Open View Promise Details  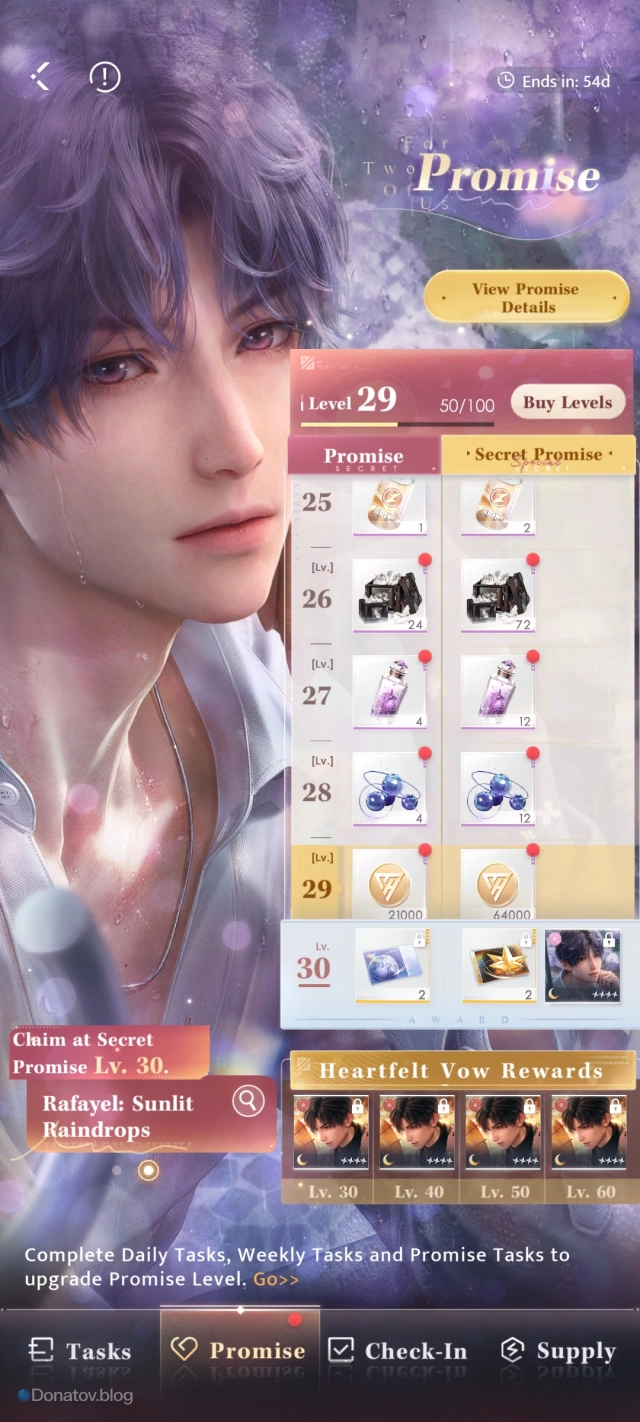pyautogui.click(x=526, y=298)
